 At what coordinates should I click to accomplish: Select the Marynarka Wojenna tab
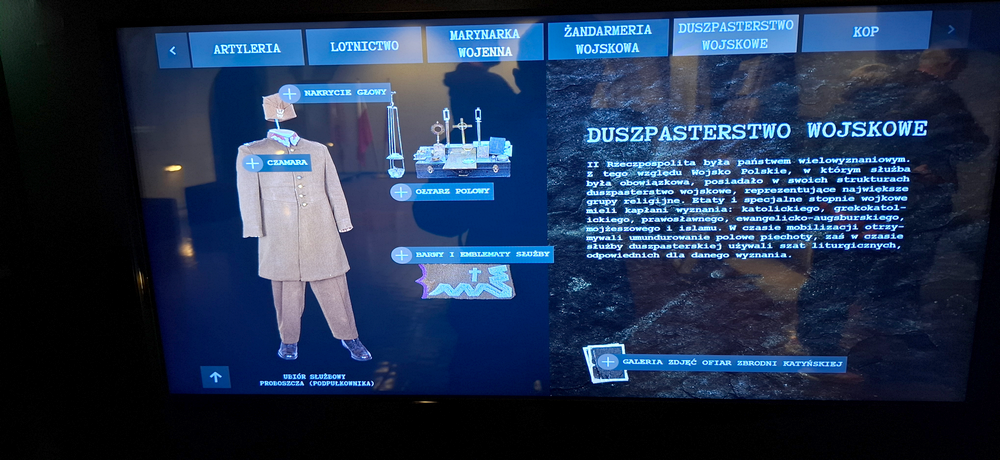tap(484, 43)
